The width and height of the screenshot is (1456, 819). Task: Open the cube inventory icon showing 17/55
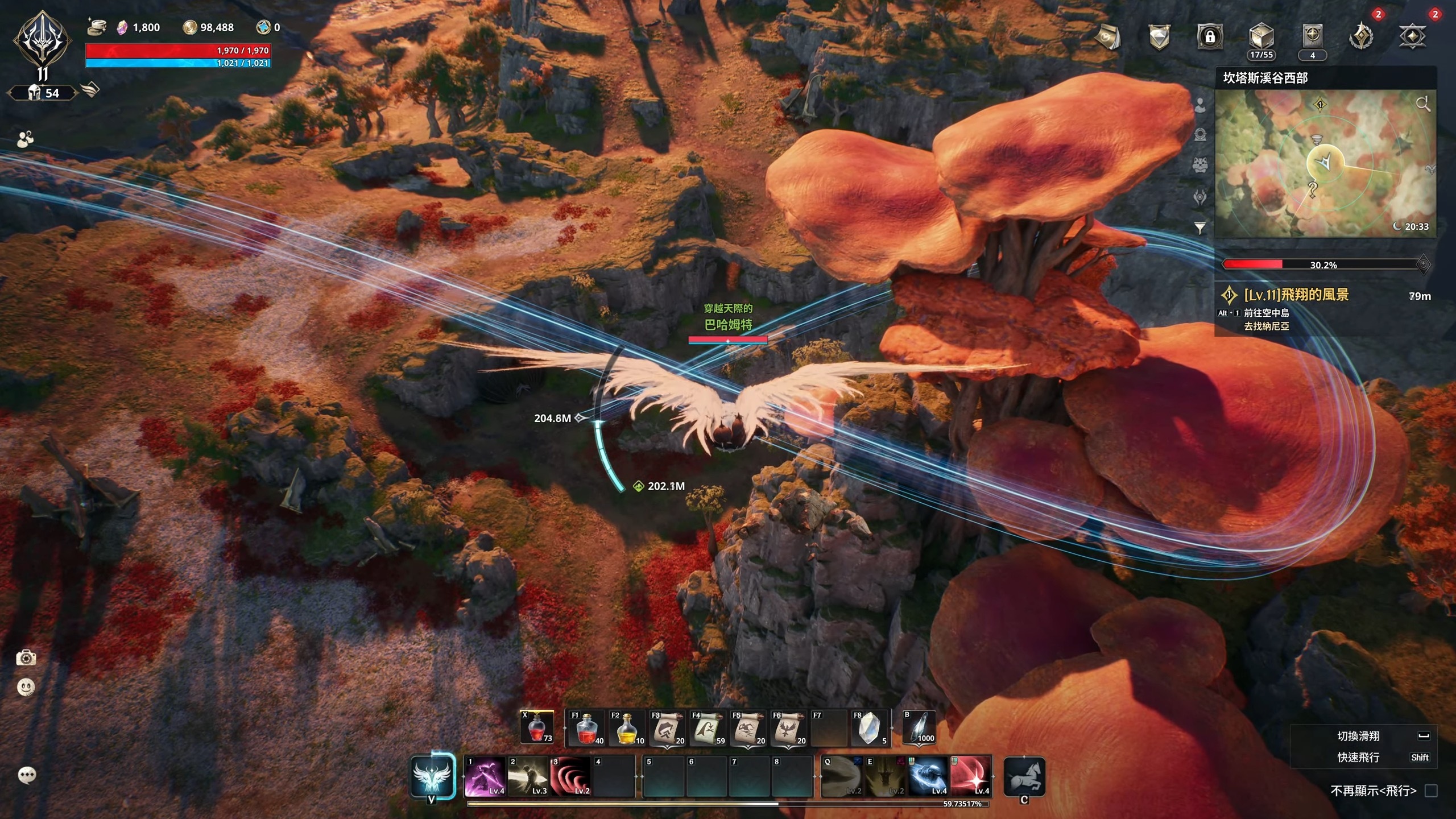coord(1261,38)
